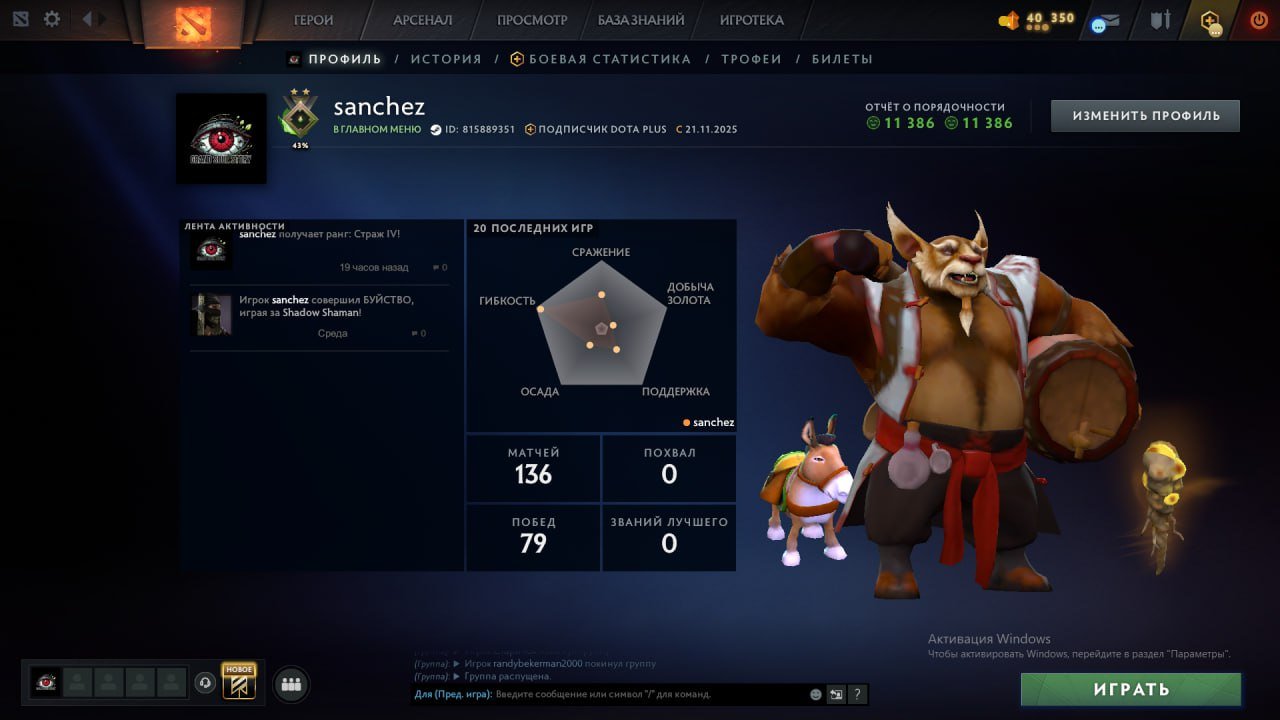1280x720 pixels.
Task: Toggle the DotaTV broadcast icon top-left
Action: click(20, 18)
